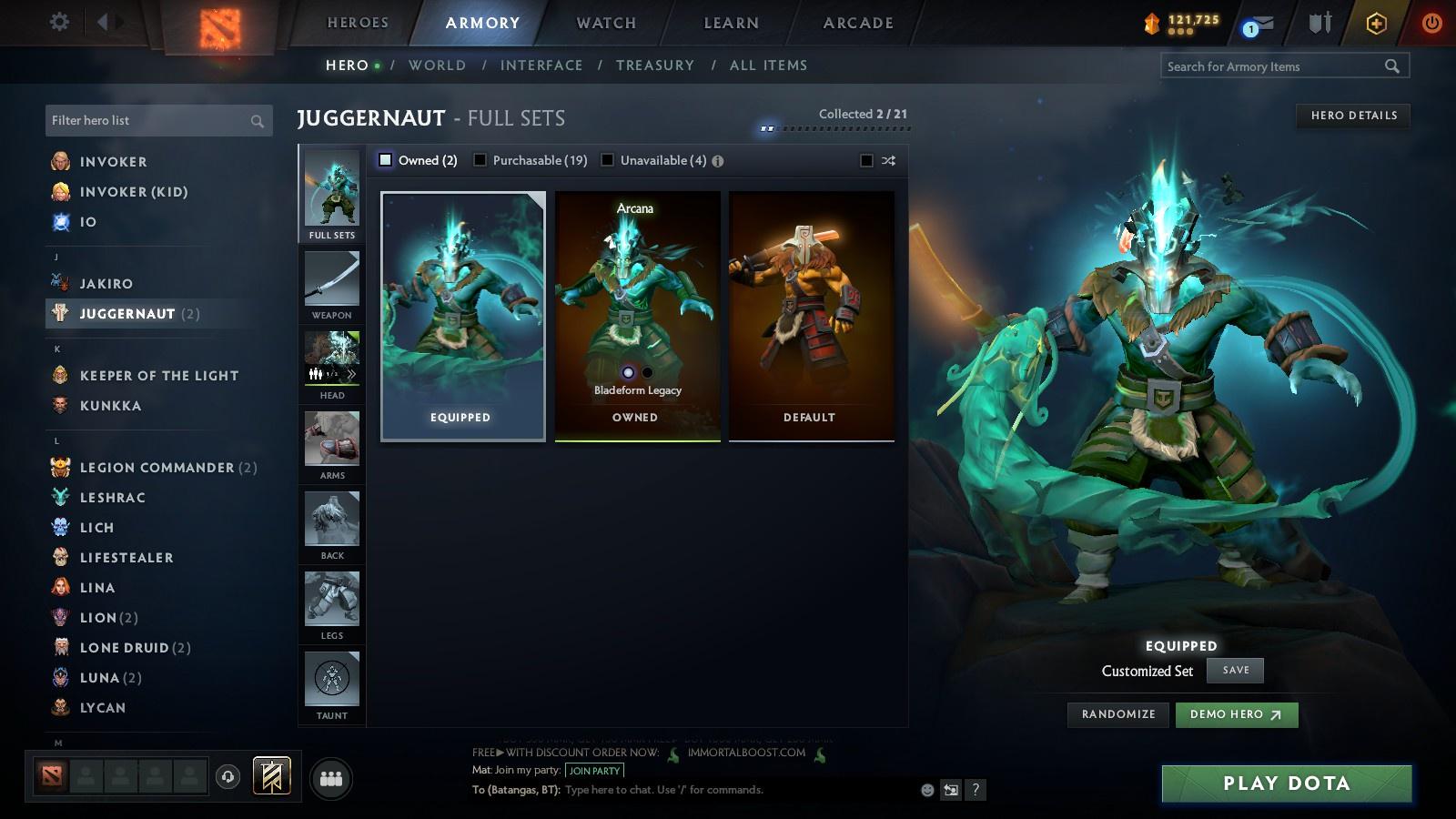Save the Customized Set
This screenshot has height=819, width=1456.
point(1234,670)
